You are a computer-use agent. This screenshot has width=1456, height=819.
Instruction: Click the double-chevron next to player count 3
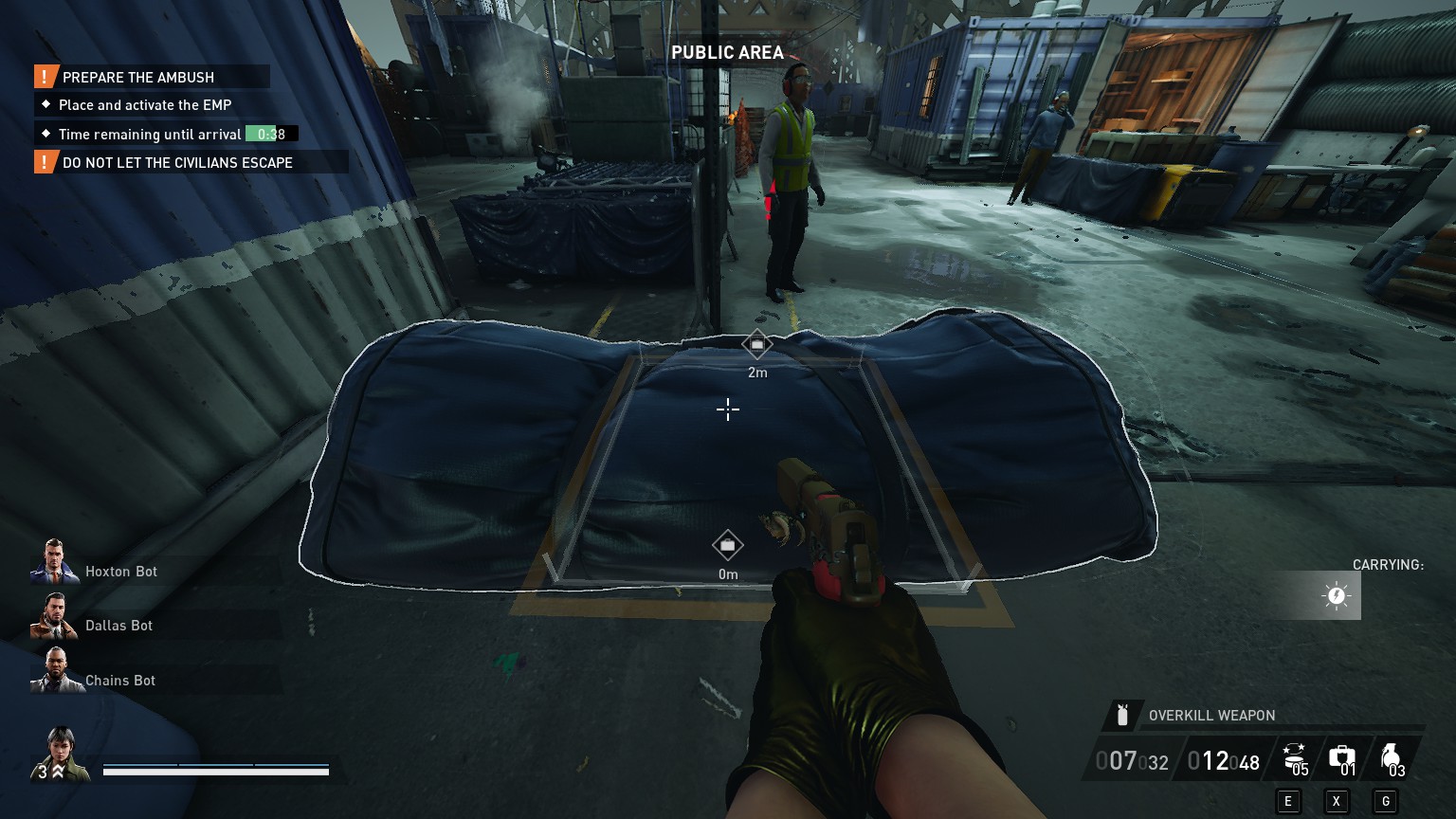coord(57,772)
